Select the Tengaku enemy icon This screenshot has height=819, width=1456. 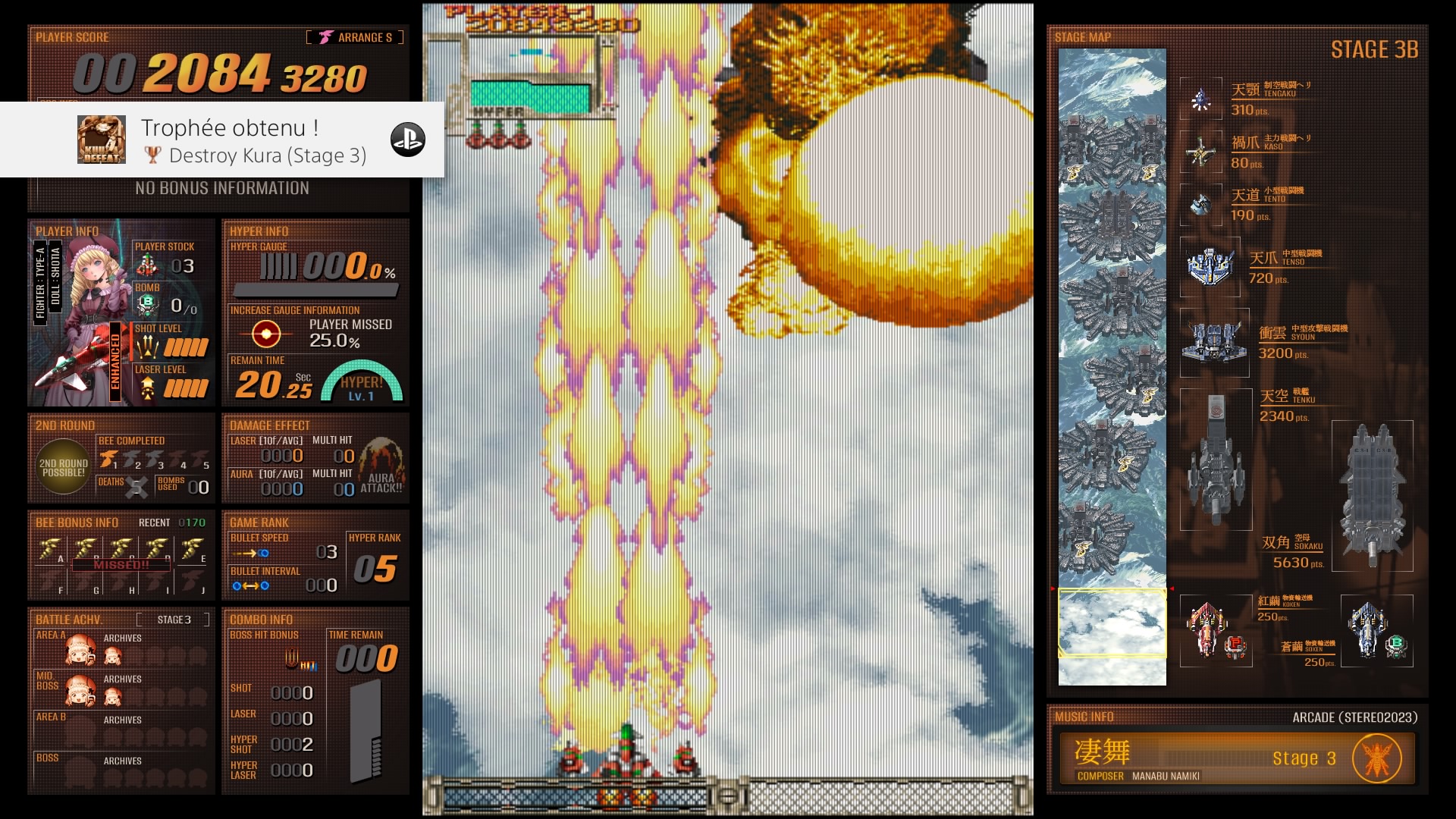1200,99
